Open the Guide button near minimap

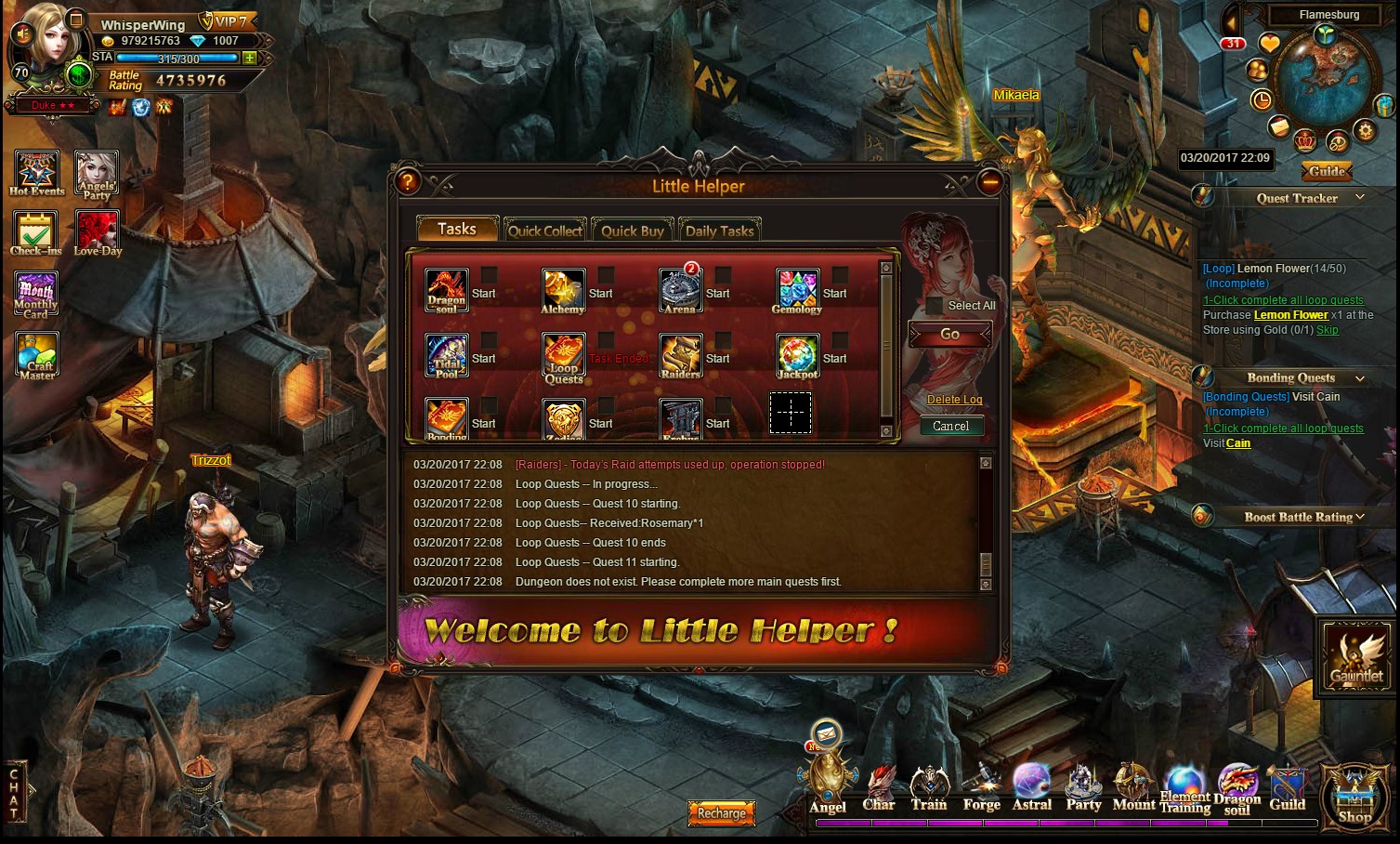(x=1327, y=171)
